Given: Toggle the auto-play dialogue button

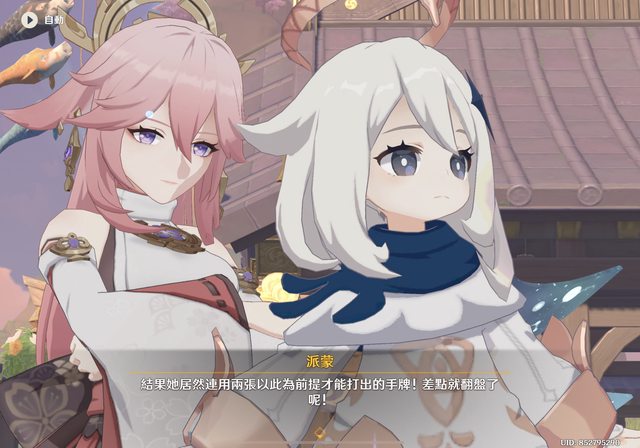Looking at the screenshot, I should tap(29, 18).
